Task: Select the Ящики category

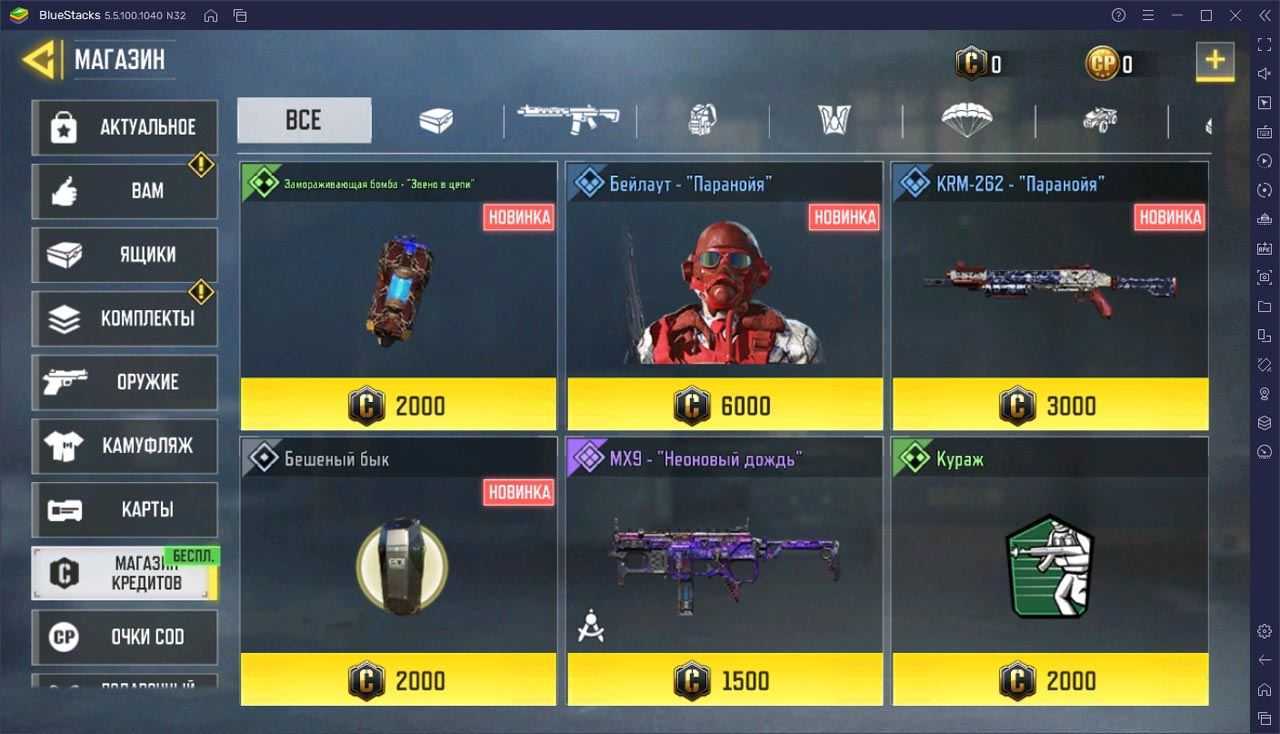Action: coord(125,255)
